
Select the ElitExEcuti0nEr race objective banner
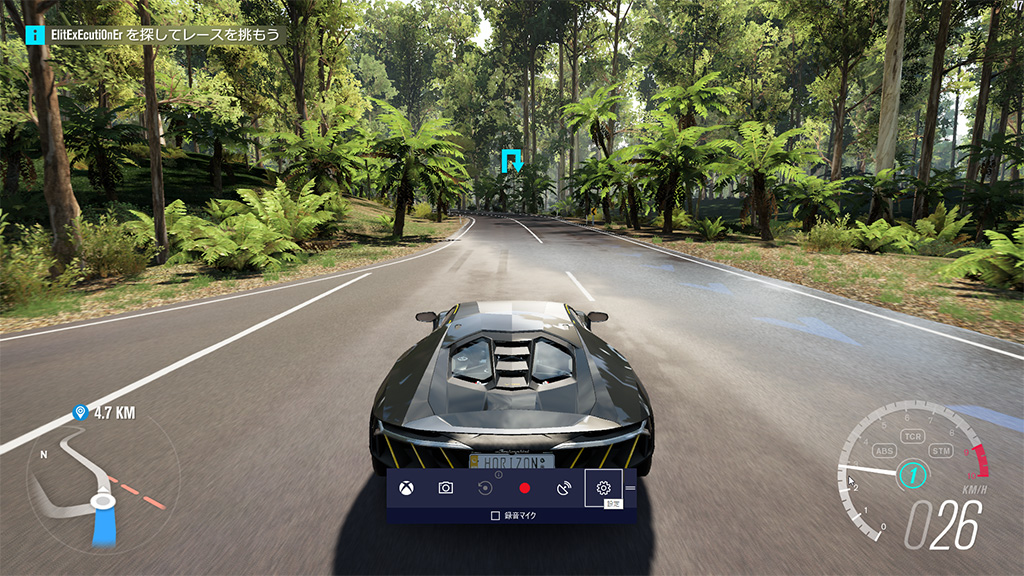click(156, 35)
